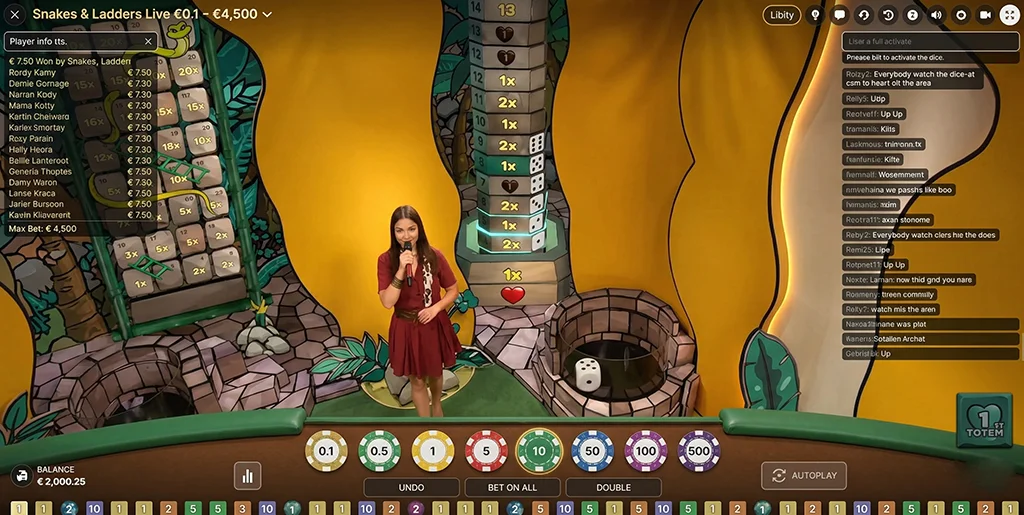
Task: Select the 500 chip
Action: pos(699,451)
